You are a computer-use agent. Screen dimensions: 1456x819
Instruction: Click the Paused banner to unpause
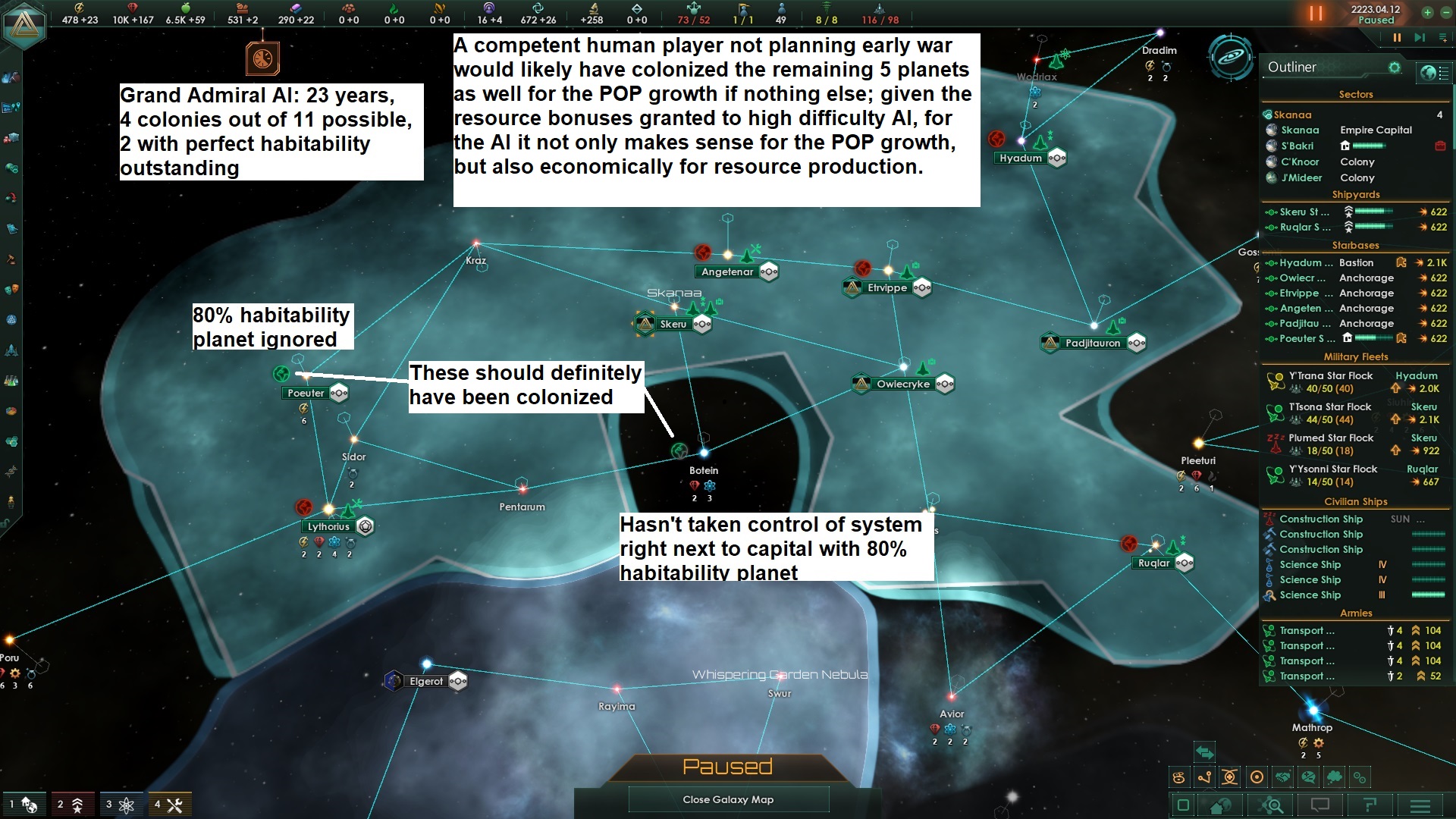727,766
